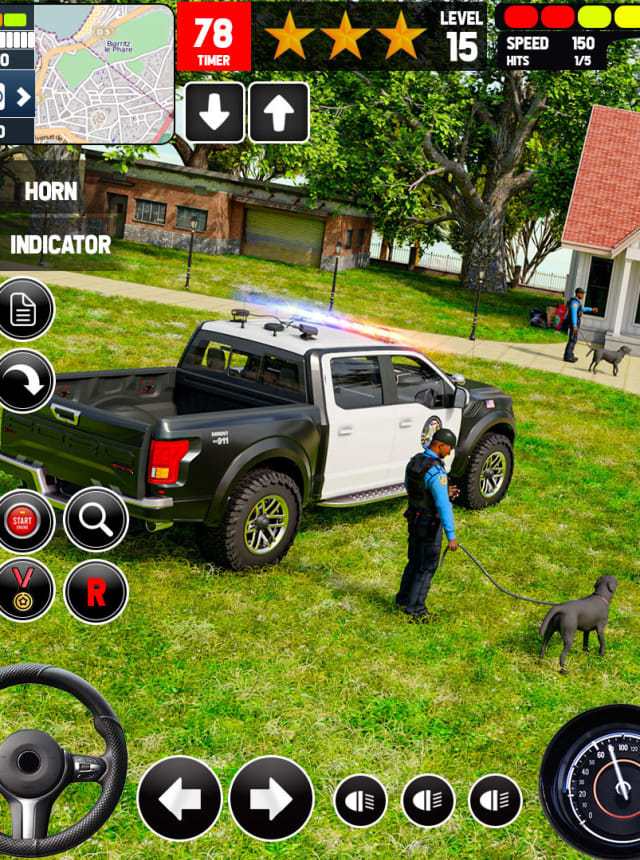
Task: Sound the HORN
Action: [x=50, y=191]
